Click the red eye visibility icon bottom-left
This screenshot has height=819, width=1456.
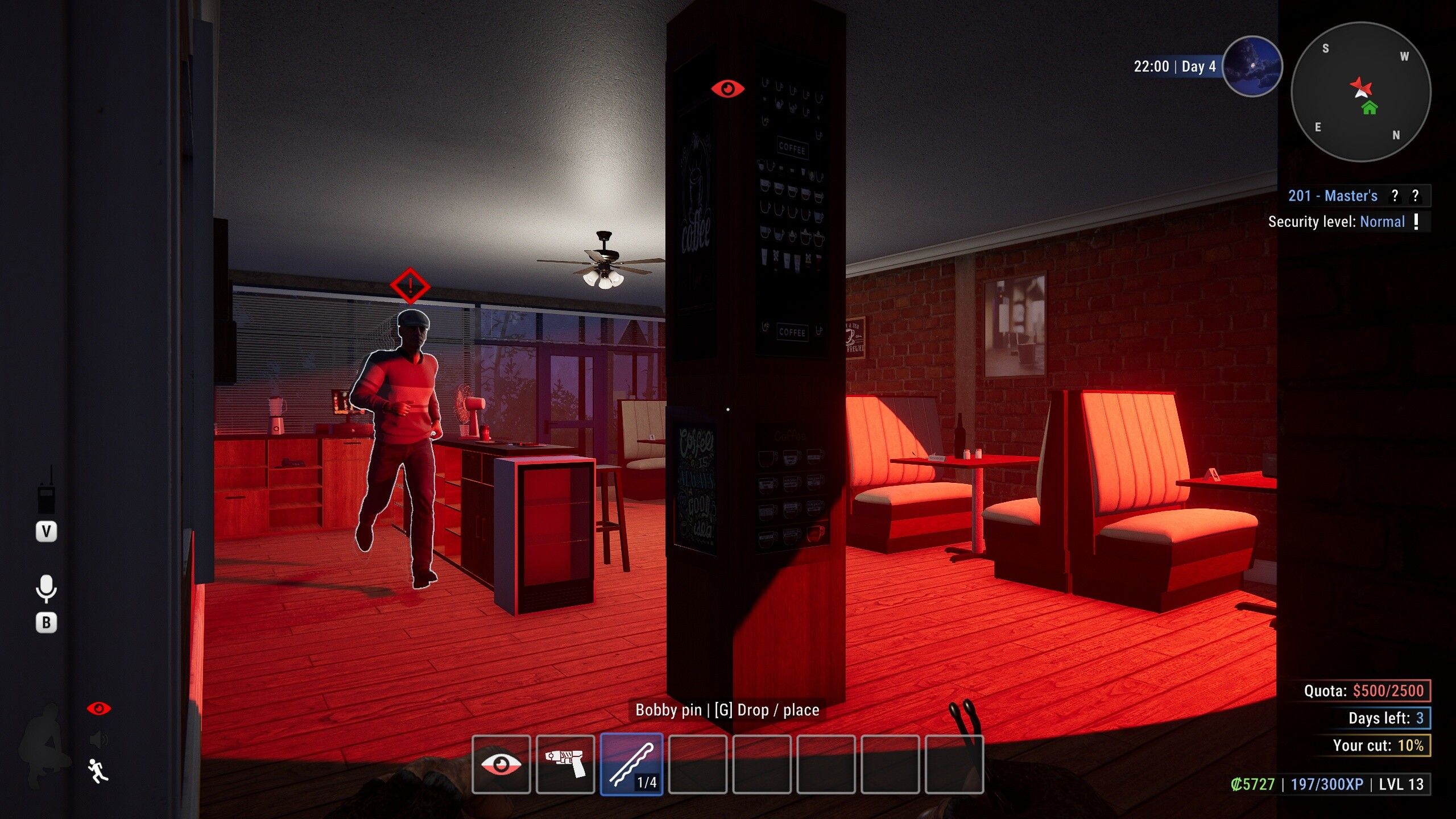tap(99, 709)
